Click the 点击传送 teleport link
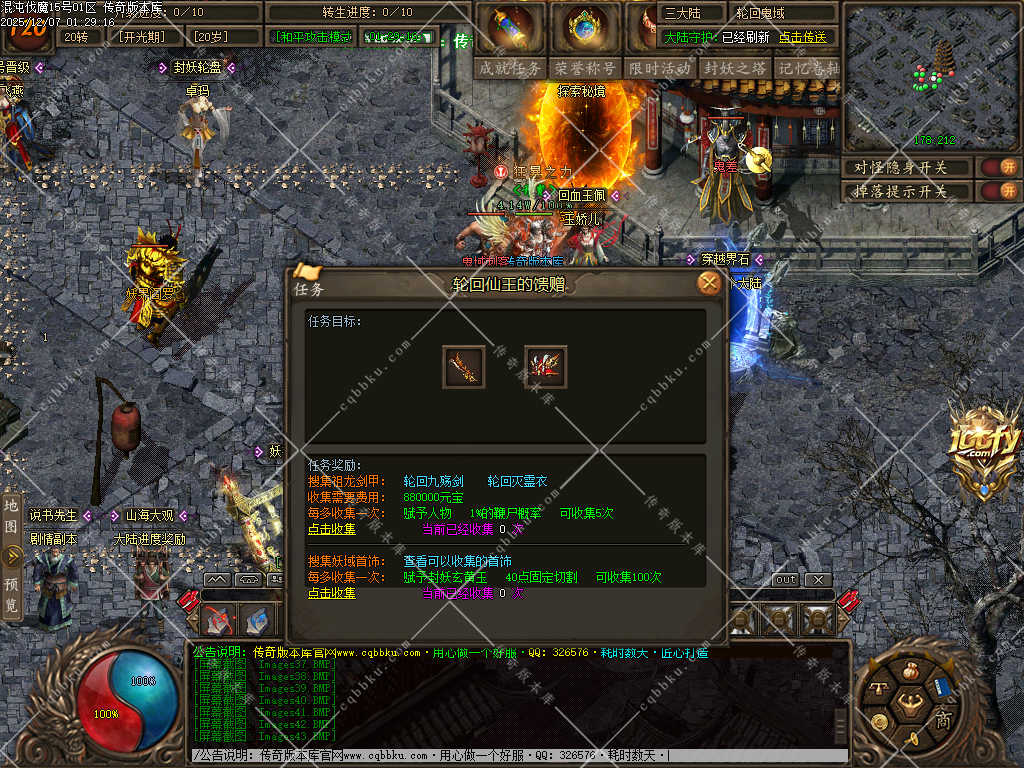The height and width of the screenshot is (768, 1024). (803, 37)
